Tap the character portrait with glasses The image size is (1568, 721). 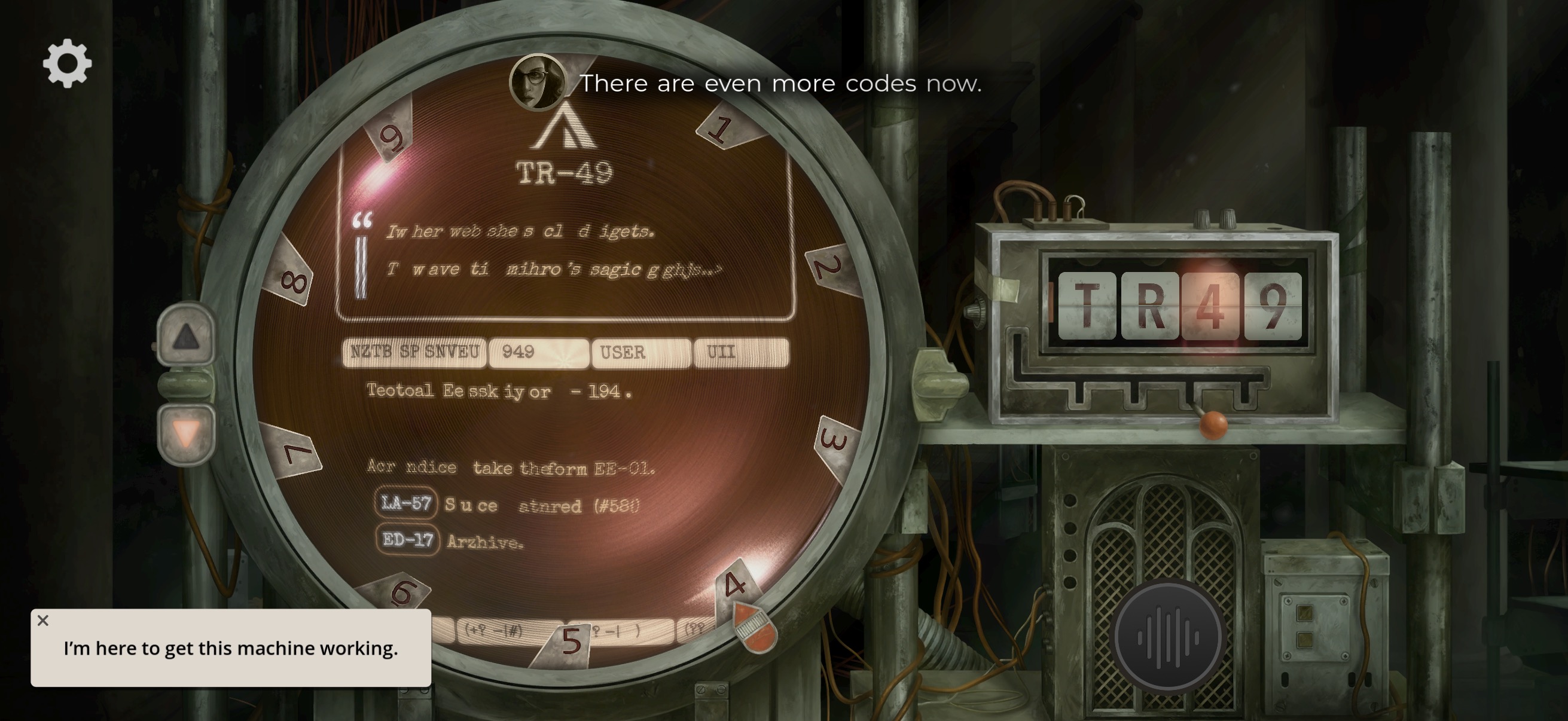click(538, 83)
